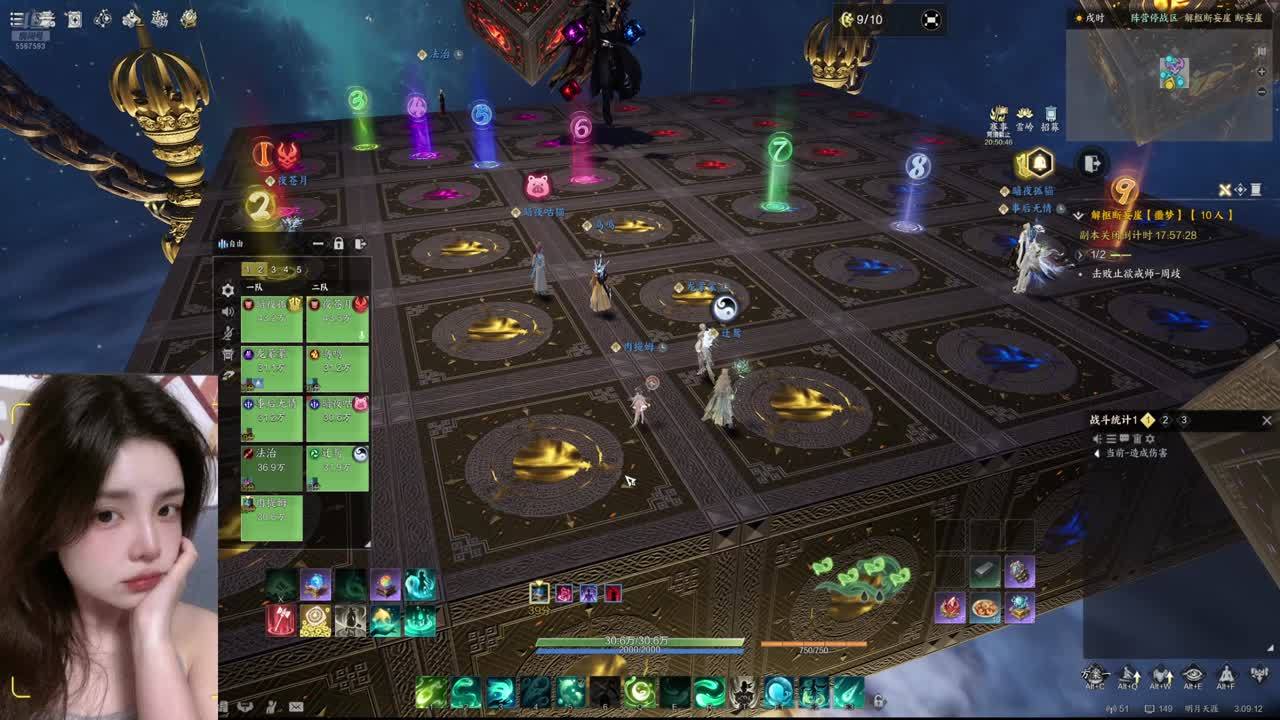Click the leave-team icon on raid panel

[360, 243]
